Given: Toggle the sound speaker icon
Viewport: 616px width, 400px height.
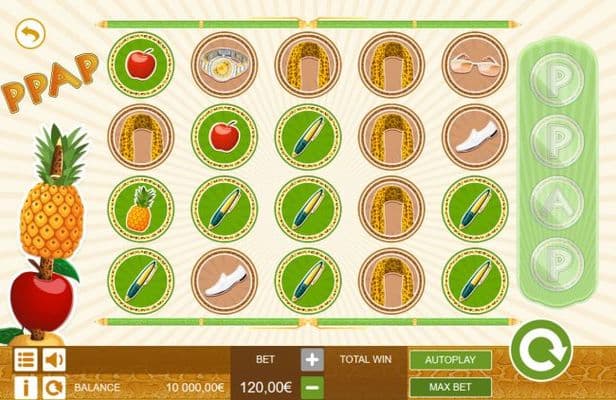Looking at the screenshot, I should coord(53,359).
